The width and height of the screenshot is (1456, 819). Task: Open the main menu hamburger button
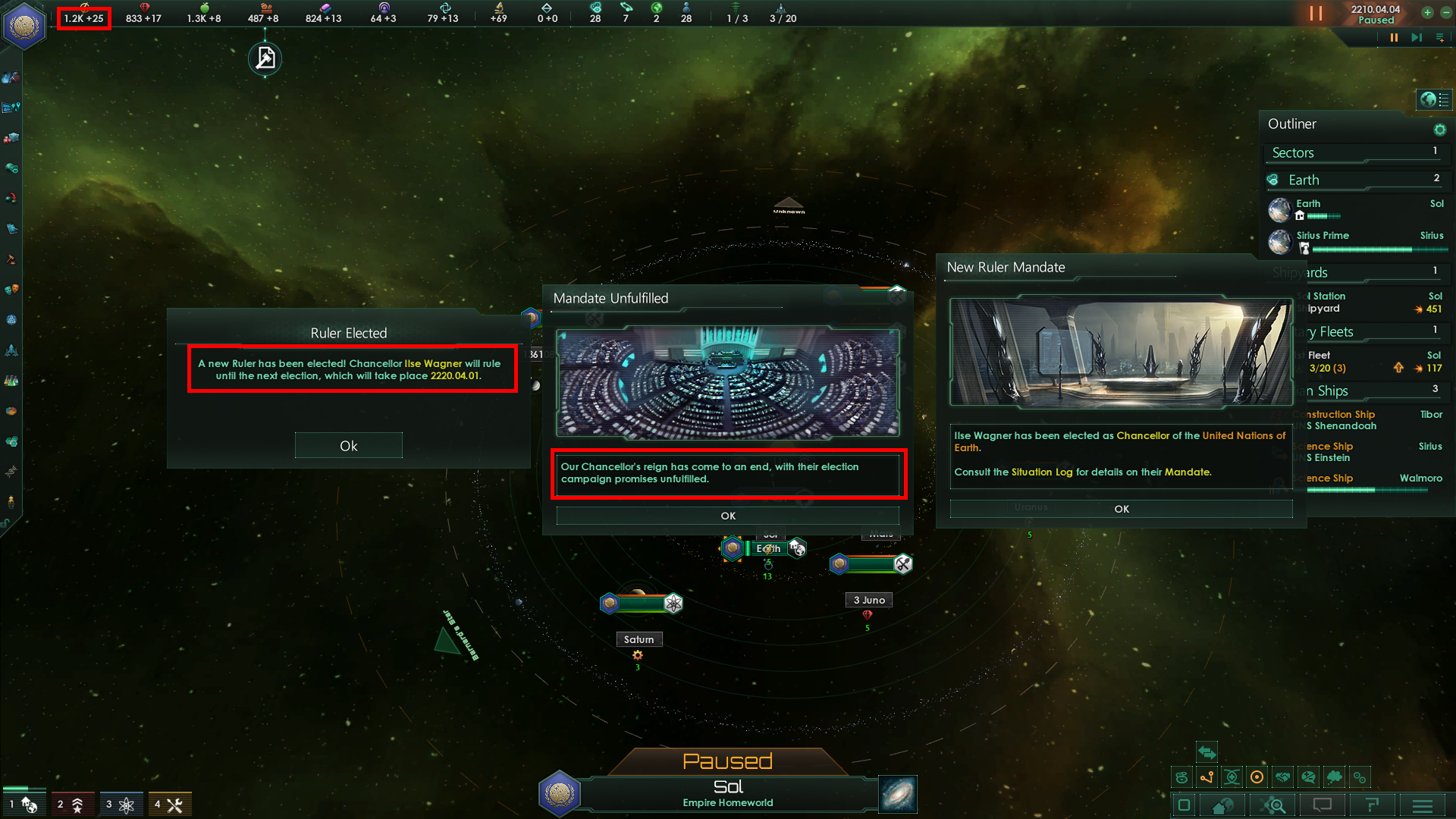pos(1423,805)
